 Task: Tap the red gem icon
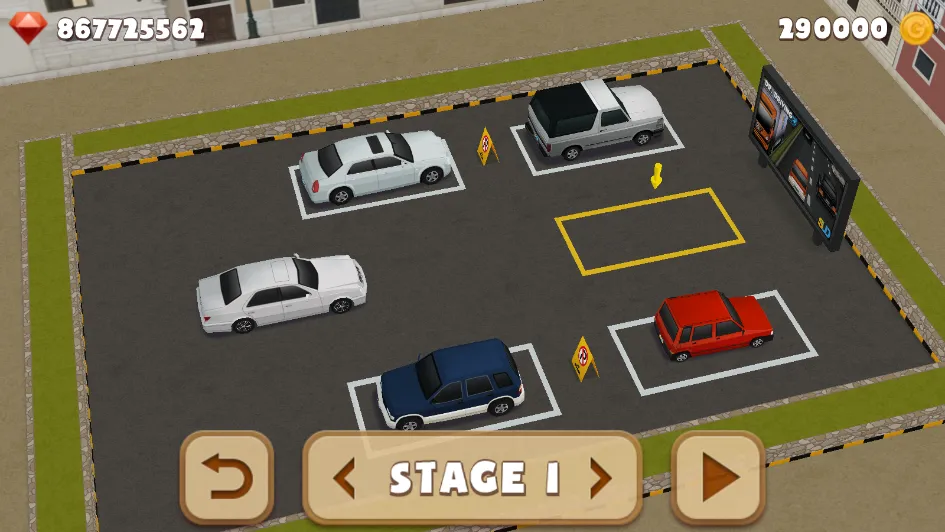point(28,28)
